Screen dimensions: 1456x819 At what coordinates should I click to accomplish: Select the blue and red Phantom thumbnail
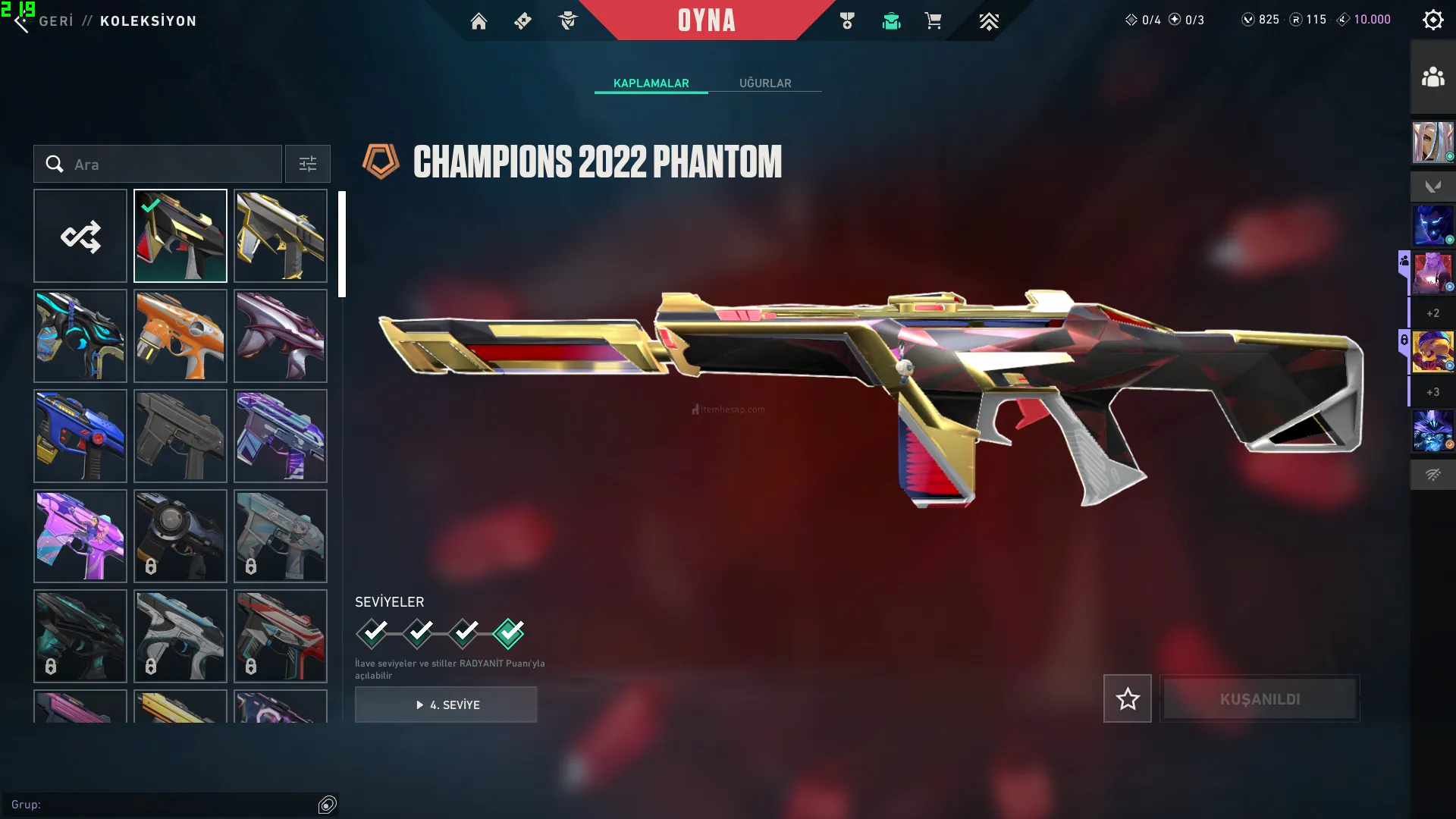80,436
